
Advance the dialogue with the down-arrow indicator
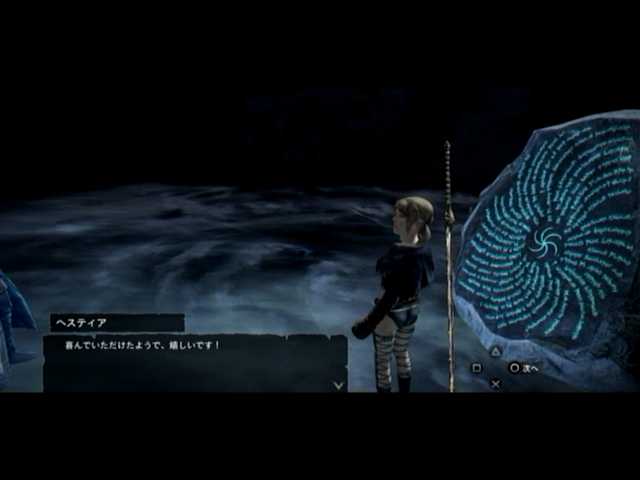coord(338,384)
